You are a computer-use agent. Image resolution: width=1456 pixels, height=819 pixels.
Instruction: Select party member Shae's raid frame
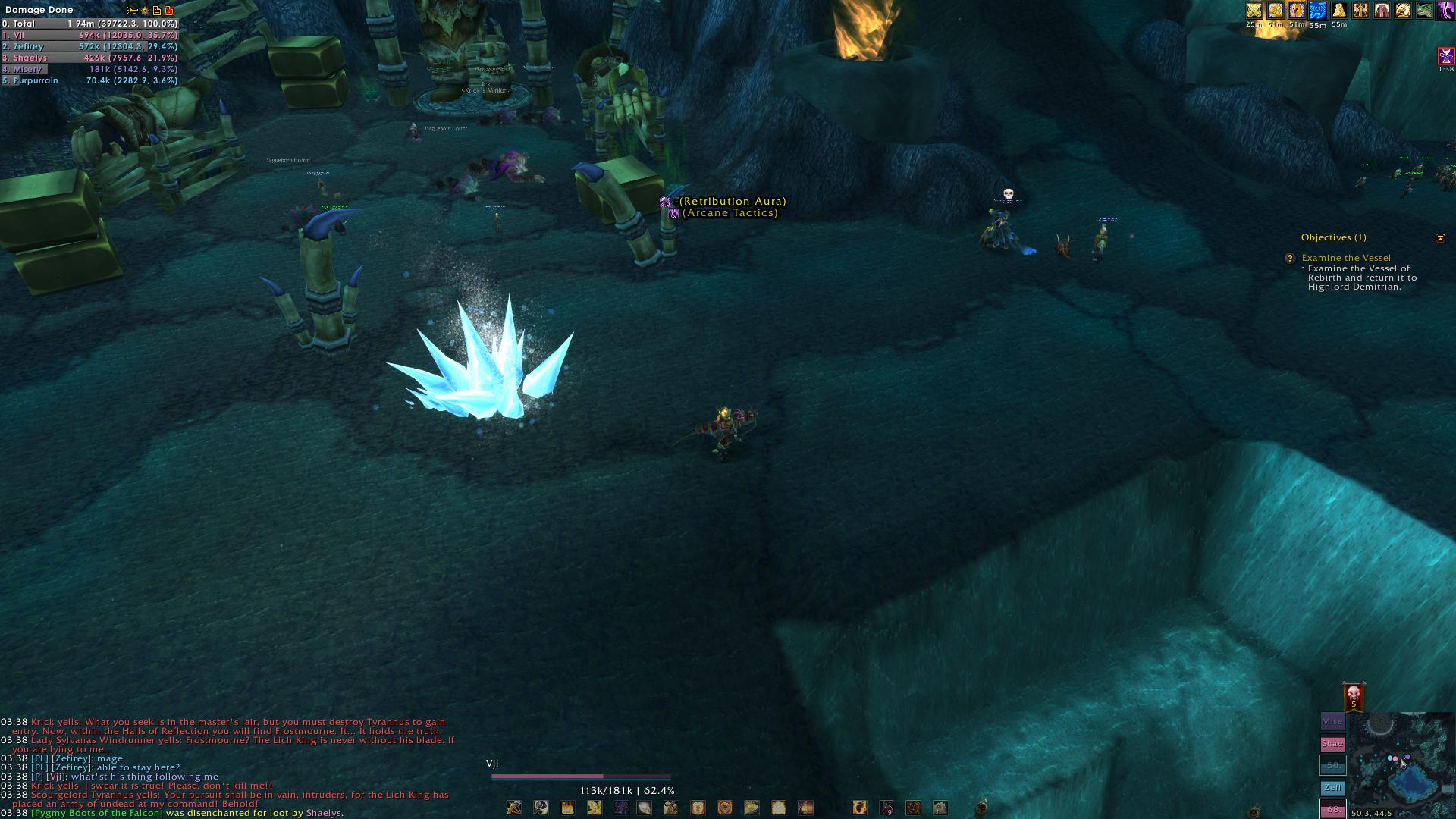coord(1332,744)
